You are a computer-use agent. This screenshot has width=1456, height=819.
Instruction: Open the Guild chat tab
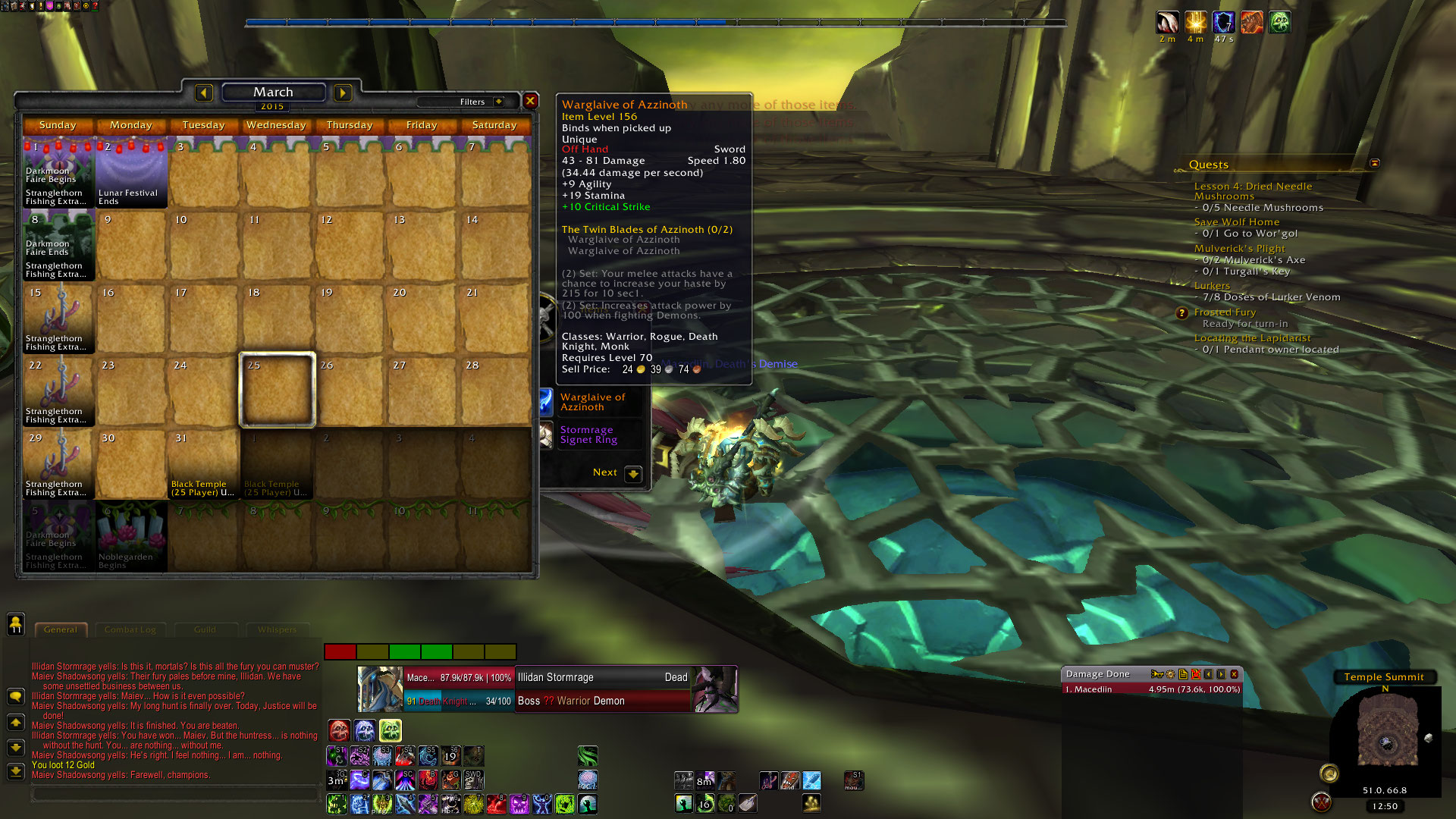pyautogui.click(x=205, y=629)
